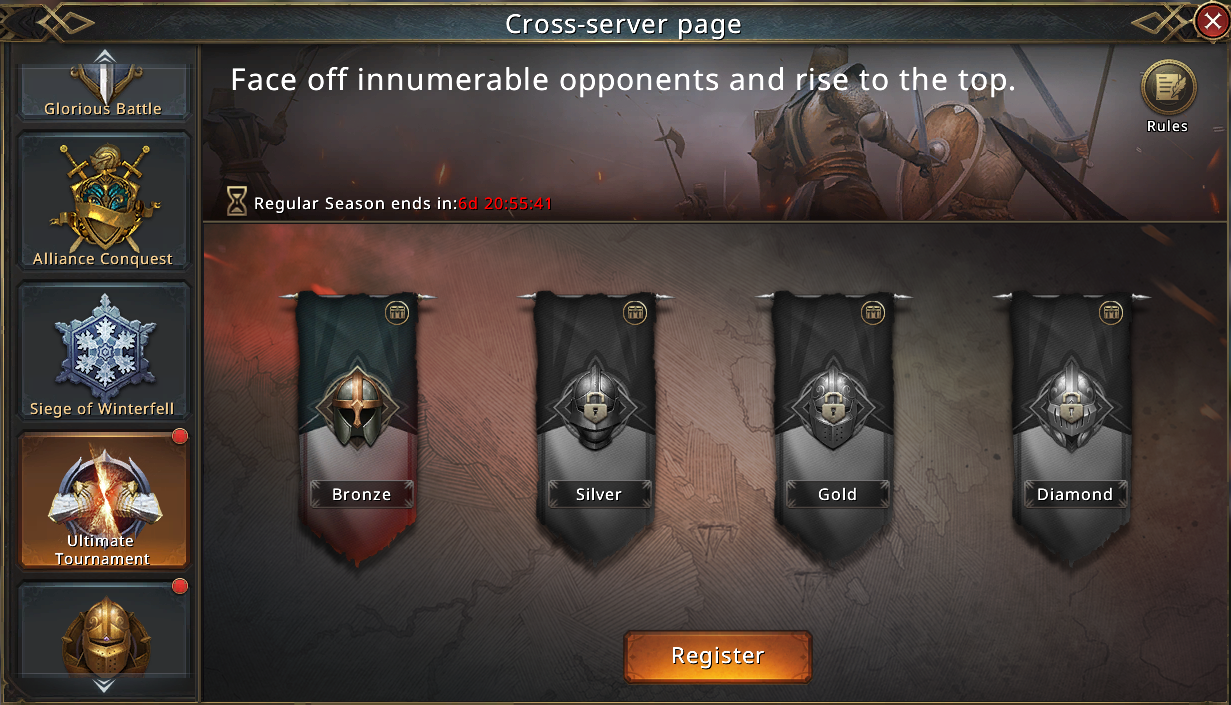The height and width of the screenshot is (705, 1231).
Task: Check Diamond banner reward chest icon
Action: tap(1111, 313)
